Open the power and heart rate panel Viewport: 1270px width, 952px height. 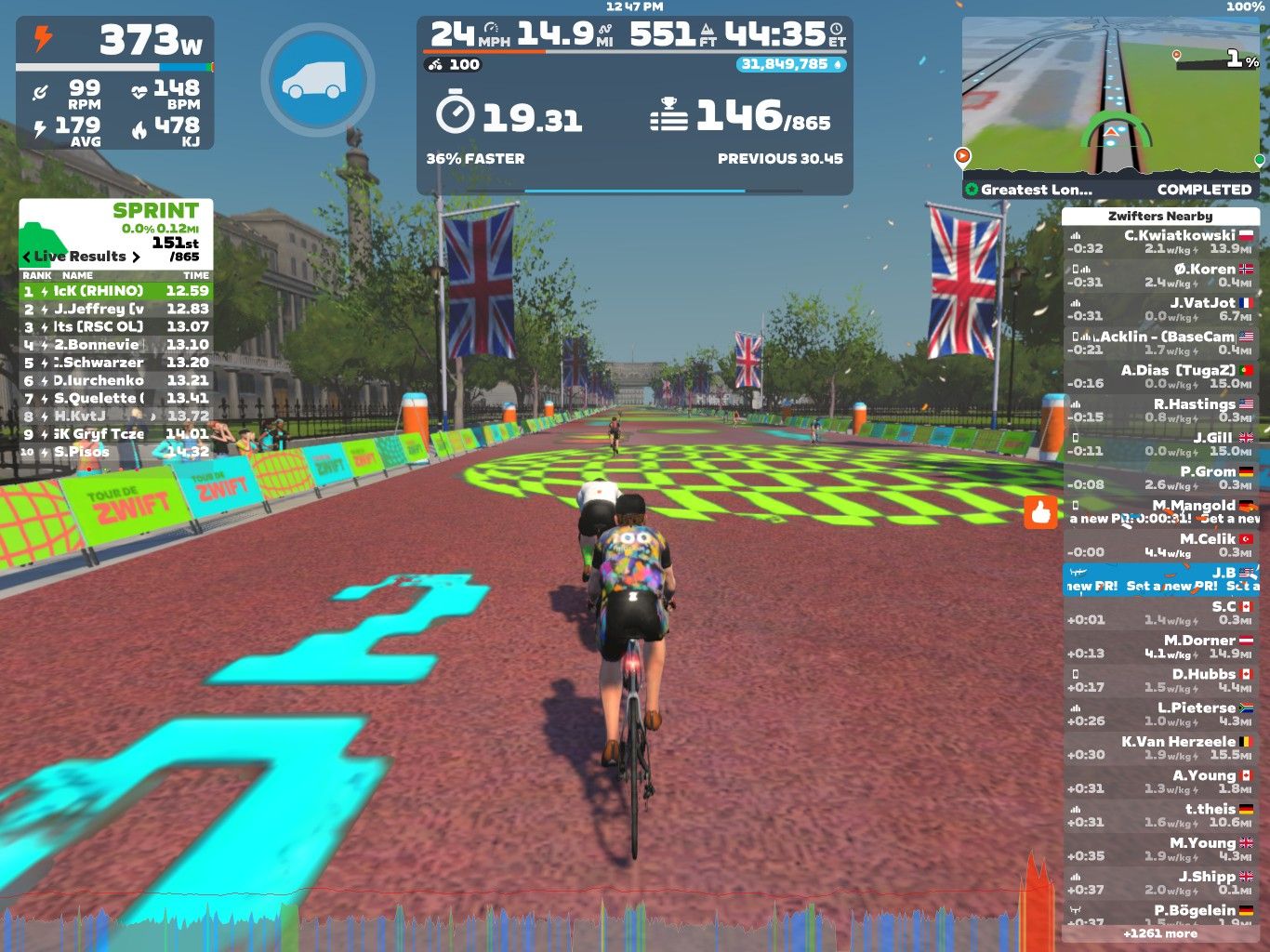(115, 83)
